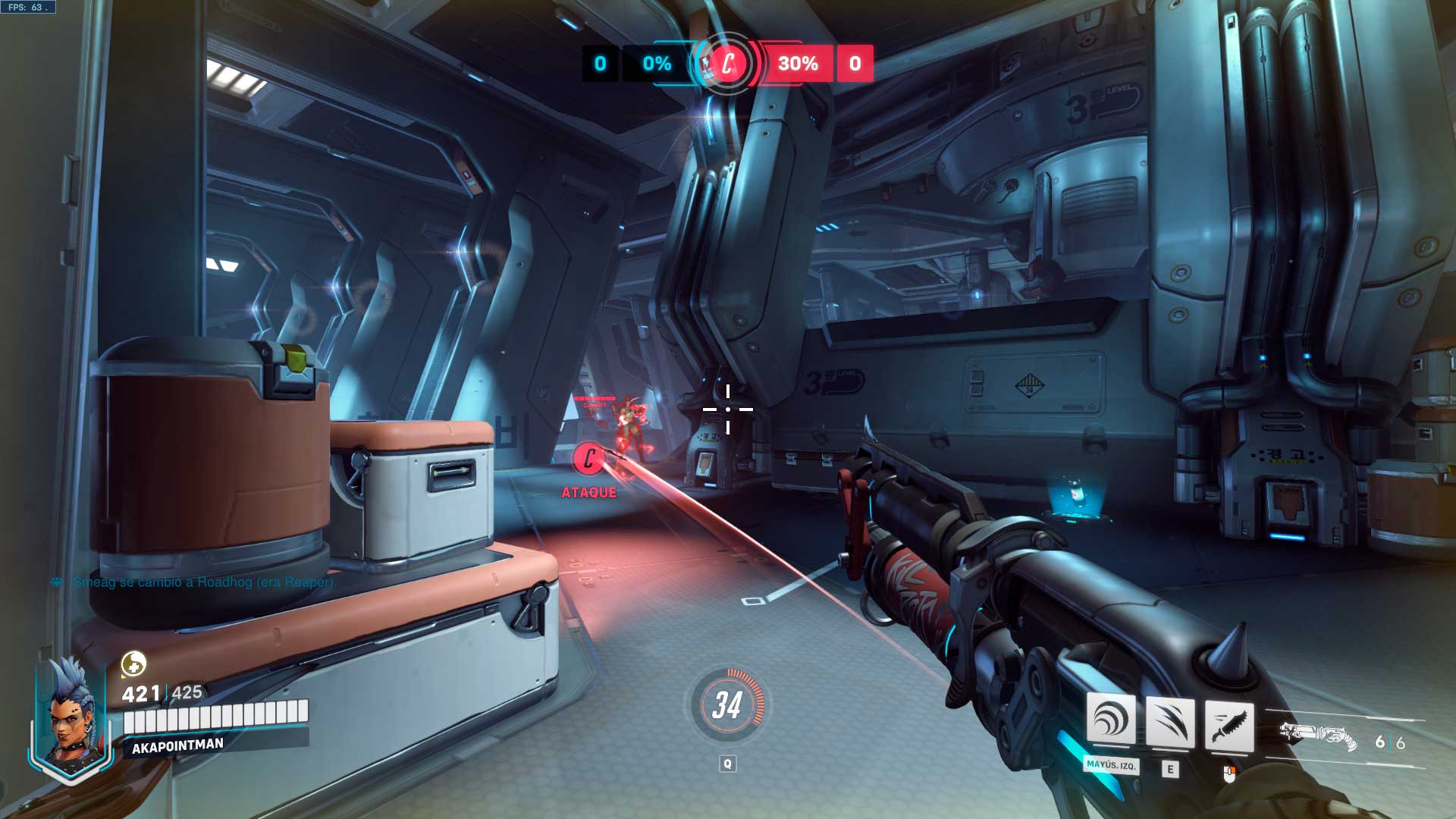Activate the Commanding Shout ability icon

1111,720
